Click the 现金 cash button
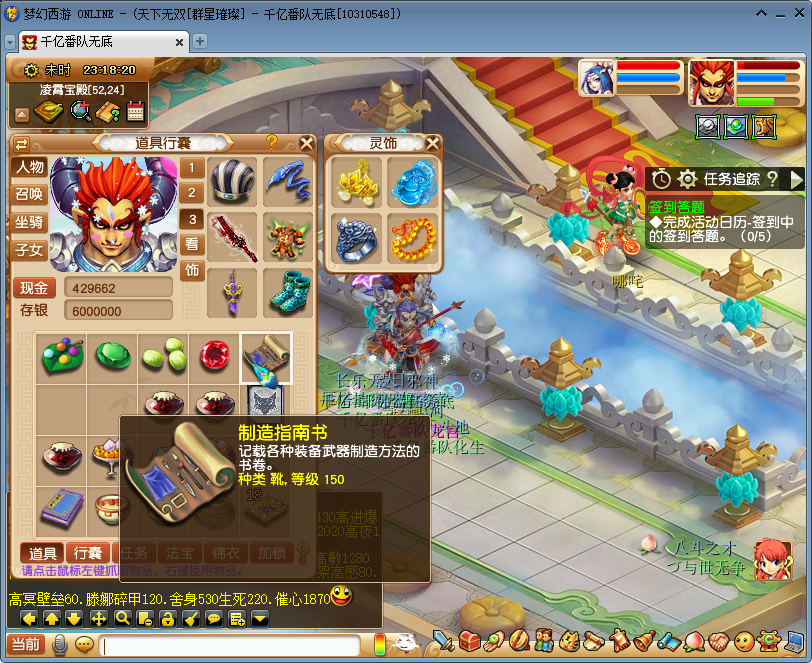 pos(34,288)
